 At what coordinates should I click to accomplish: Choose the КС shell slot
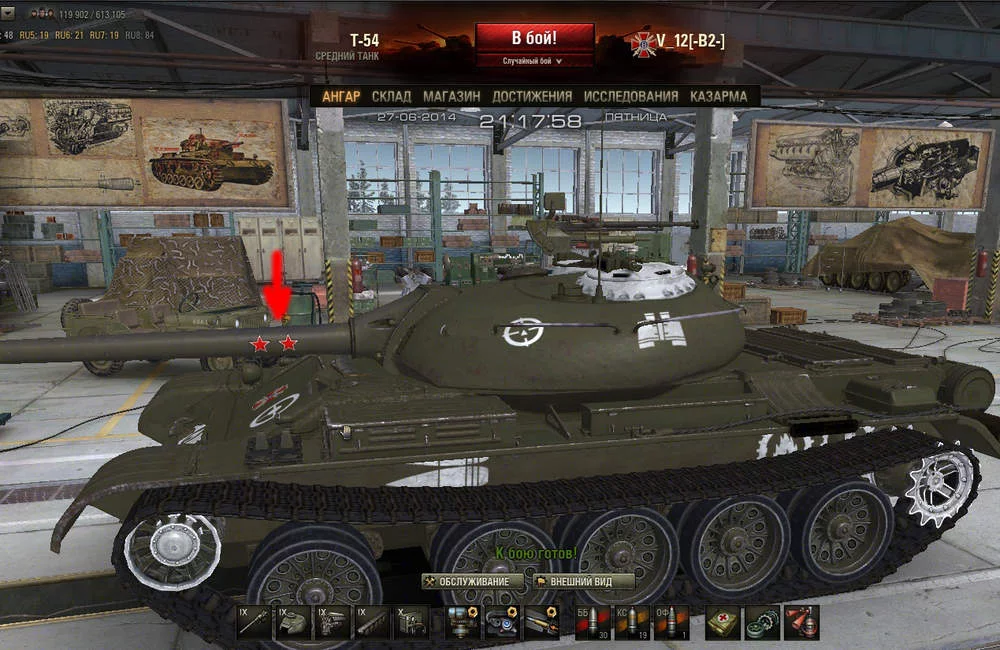tap(631, 621)
